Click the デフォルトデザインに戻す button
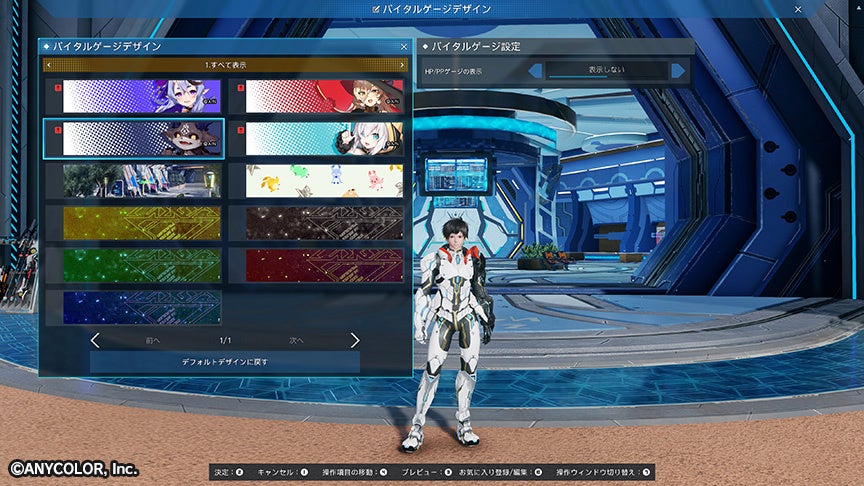864x486 pixels. [224, 361]
